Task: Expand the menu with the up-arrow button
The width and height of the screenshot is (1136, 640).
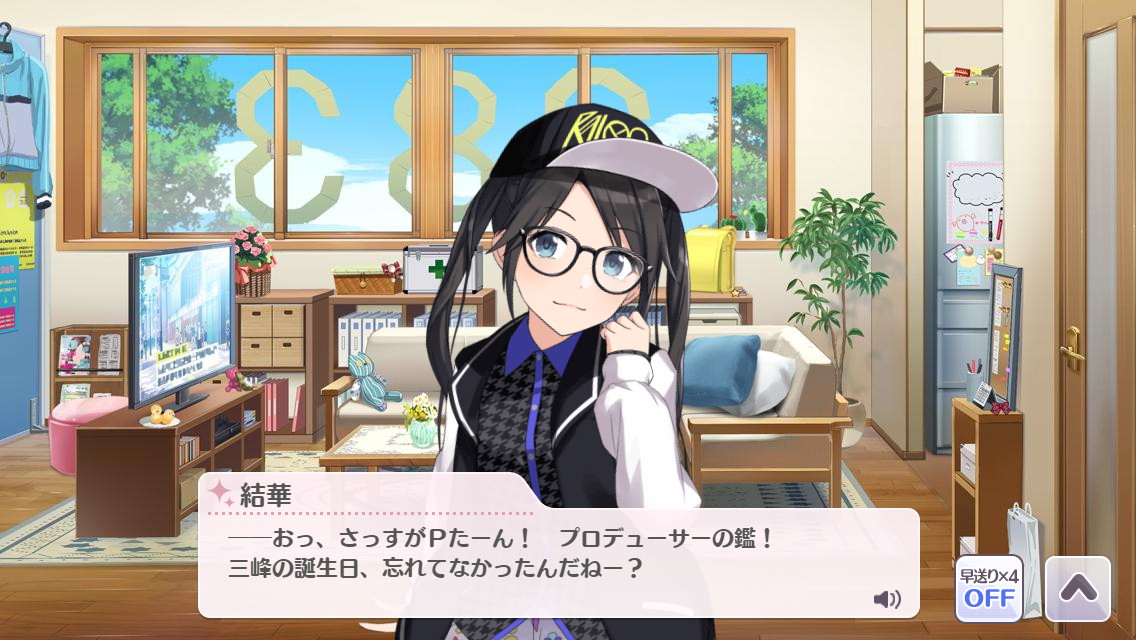Action: point(1077,589)
